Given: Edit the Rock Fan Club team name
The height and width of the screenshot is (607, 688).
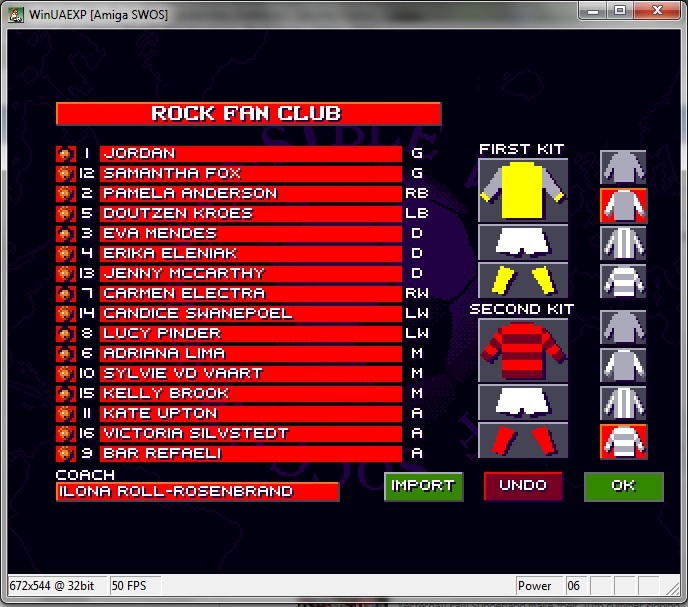Looking at the screenshot, I should coord(248,114).
